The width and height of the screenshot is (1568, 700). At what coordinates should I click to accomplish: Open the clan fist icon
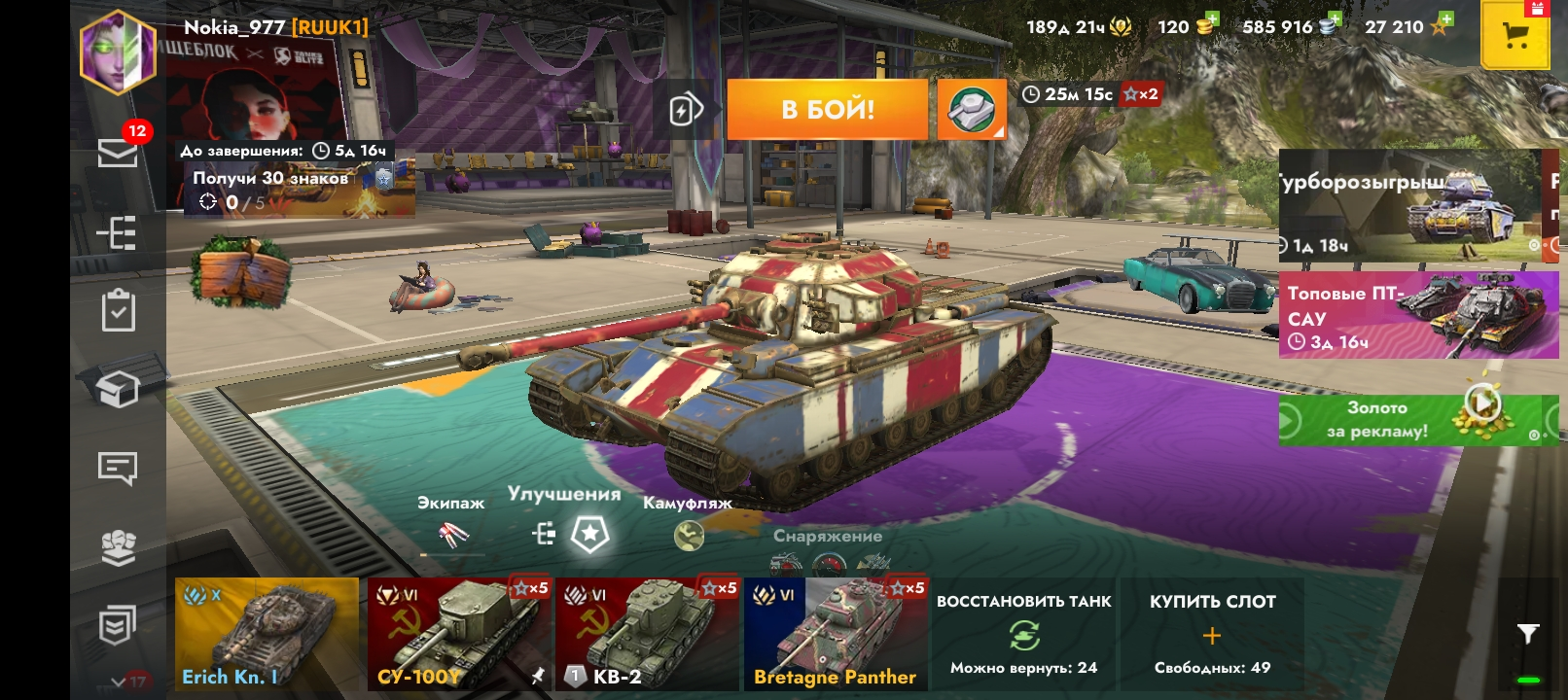tap(118, 547)
